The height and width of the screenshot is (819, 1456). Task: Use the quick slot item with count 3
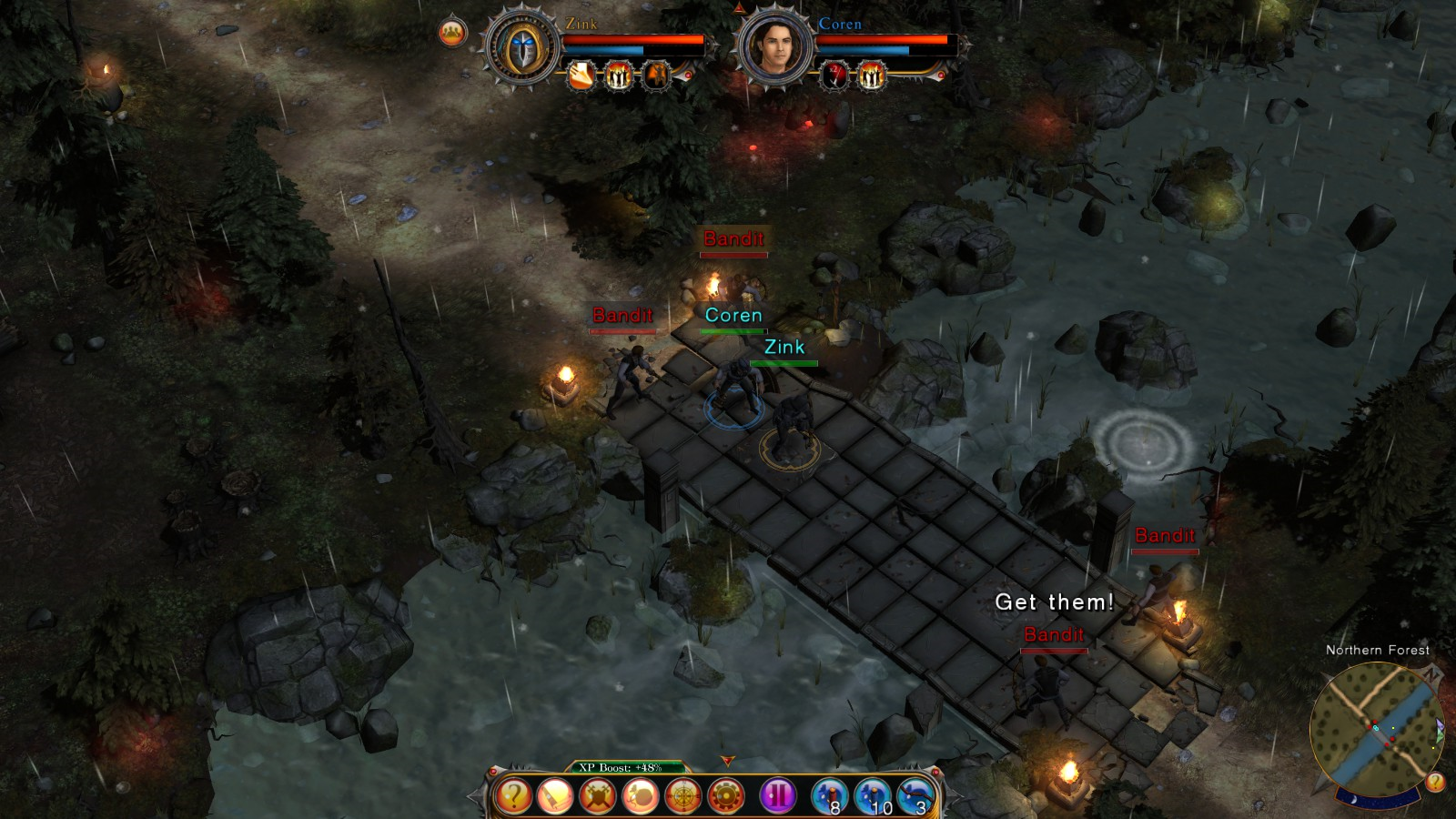[x=916, y=796]
